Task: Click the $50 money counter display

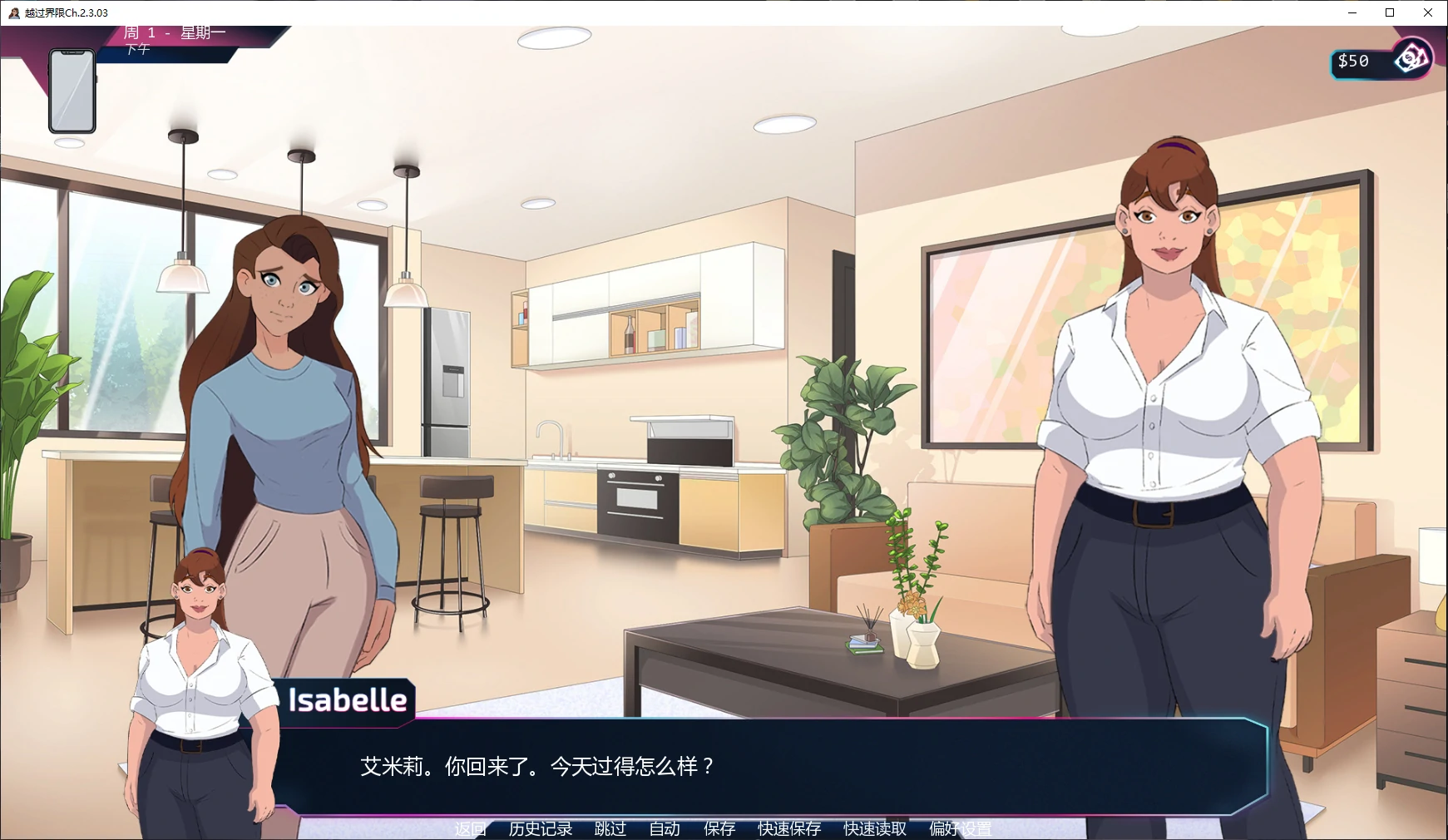Action: tap(1353, 59)
